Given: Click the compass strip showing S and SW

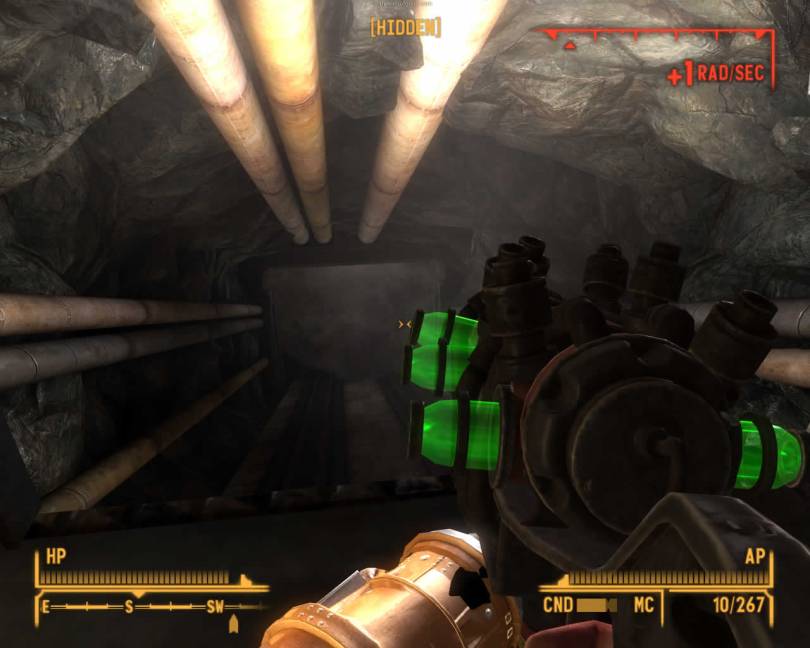Looking at the screenshot, I should click(x=152, y=606).
